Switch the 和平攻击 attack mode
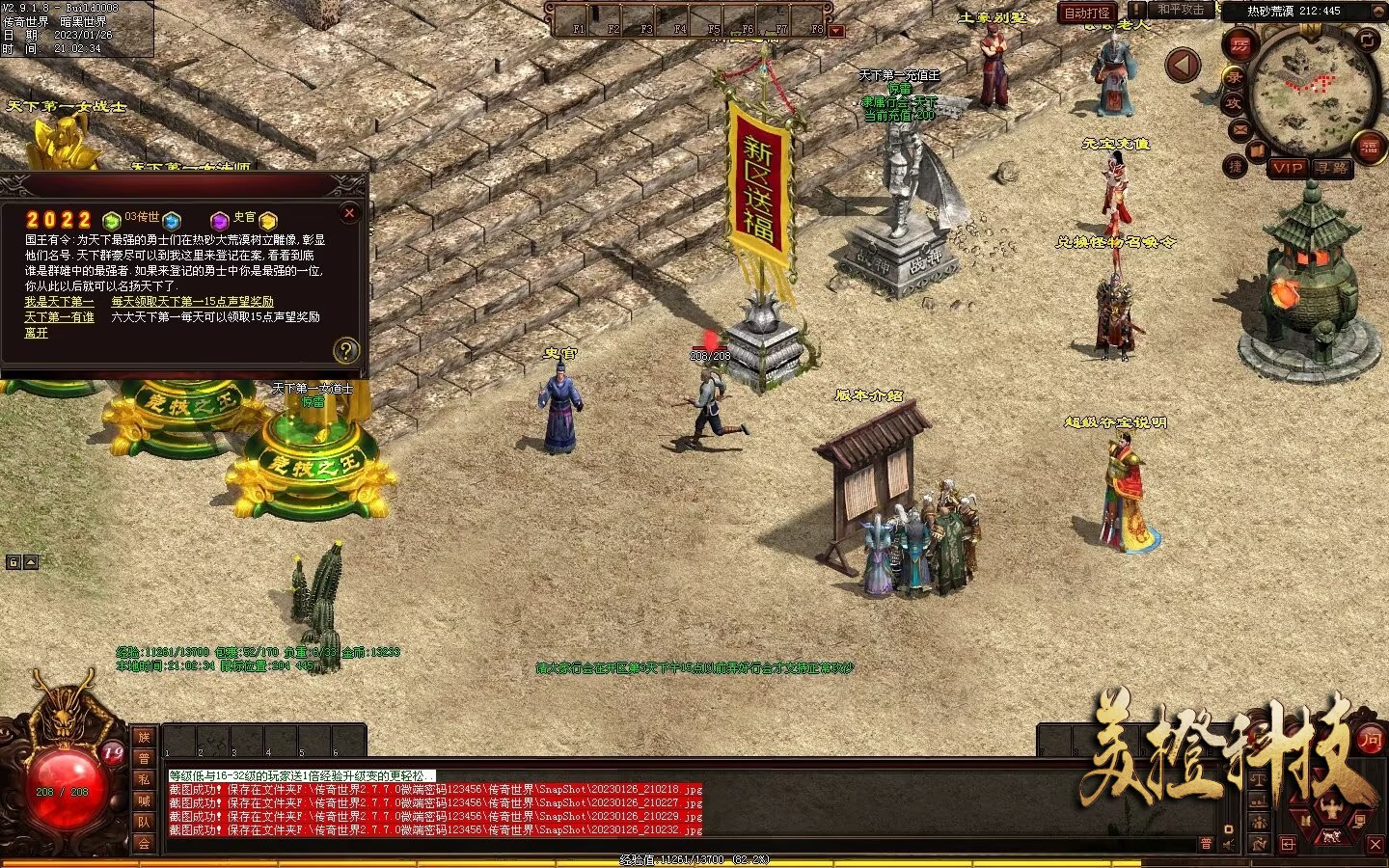The height and width of the screenshot is (868, 1389). pos(1180,11)
